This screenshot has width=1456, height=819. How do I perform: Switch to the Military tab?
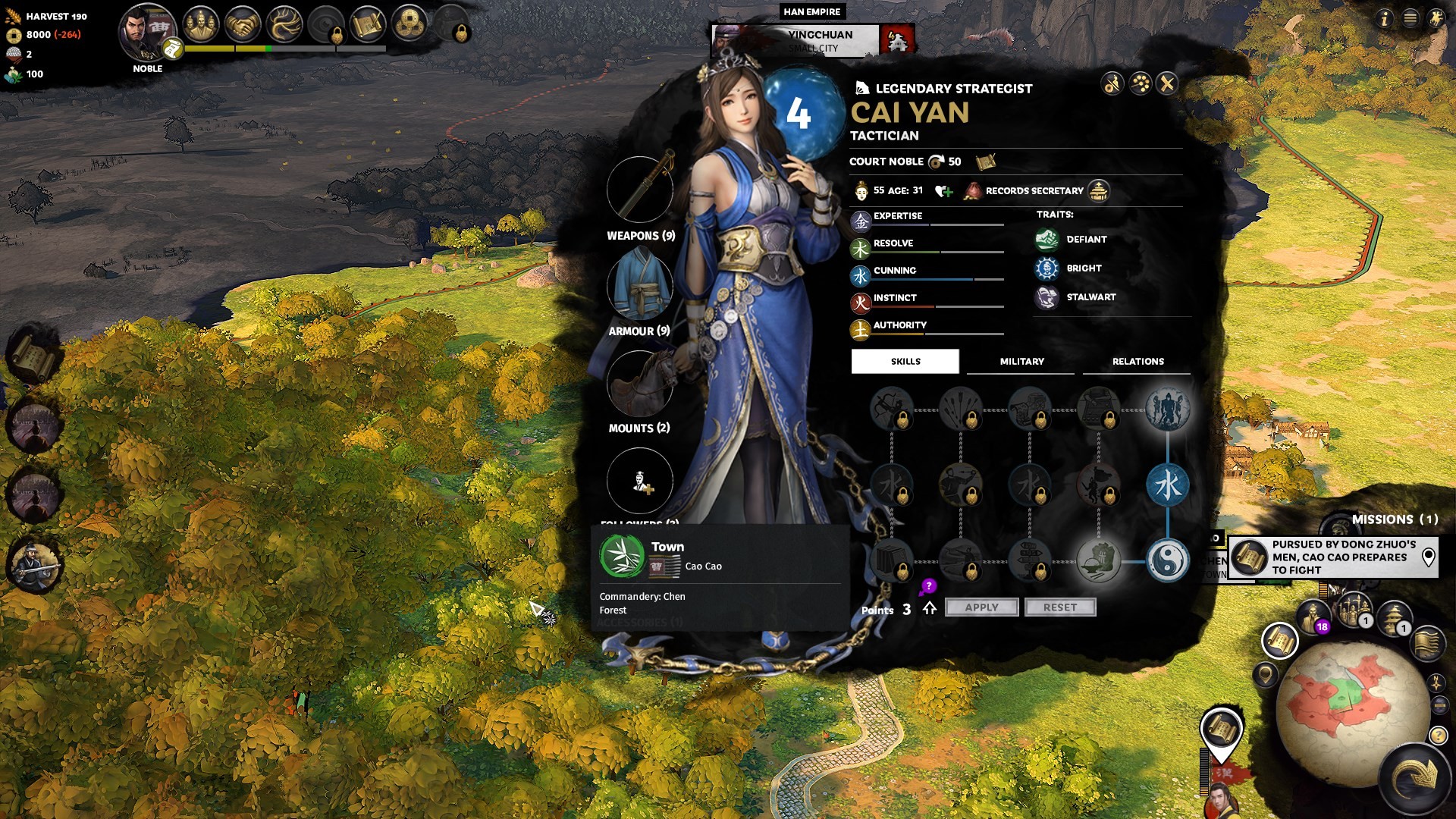(1021, 362)
